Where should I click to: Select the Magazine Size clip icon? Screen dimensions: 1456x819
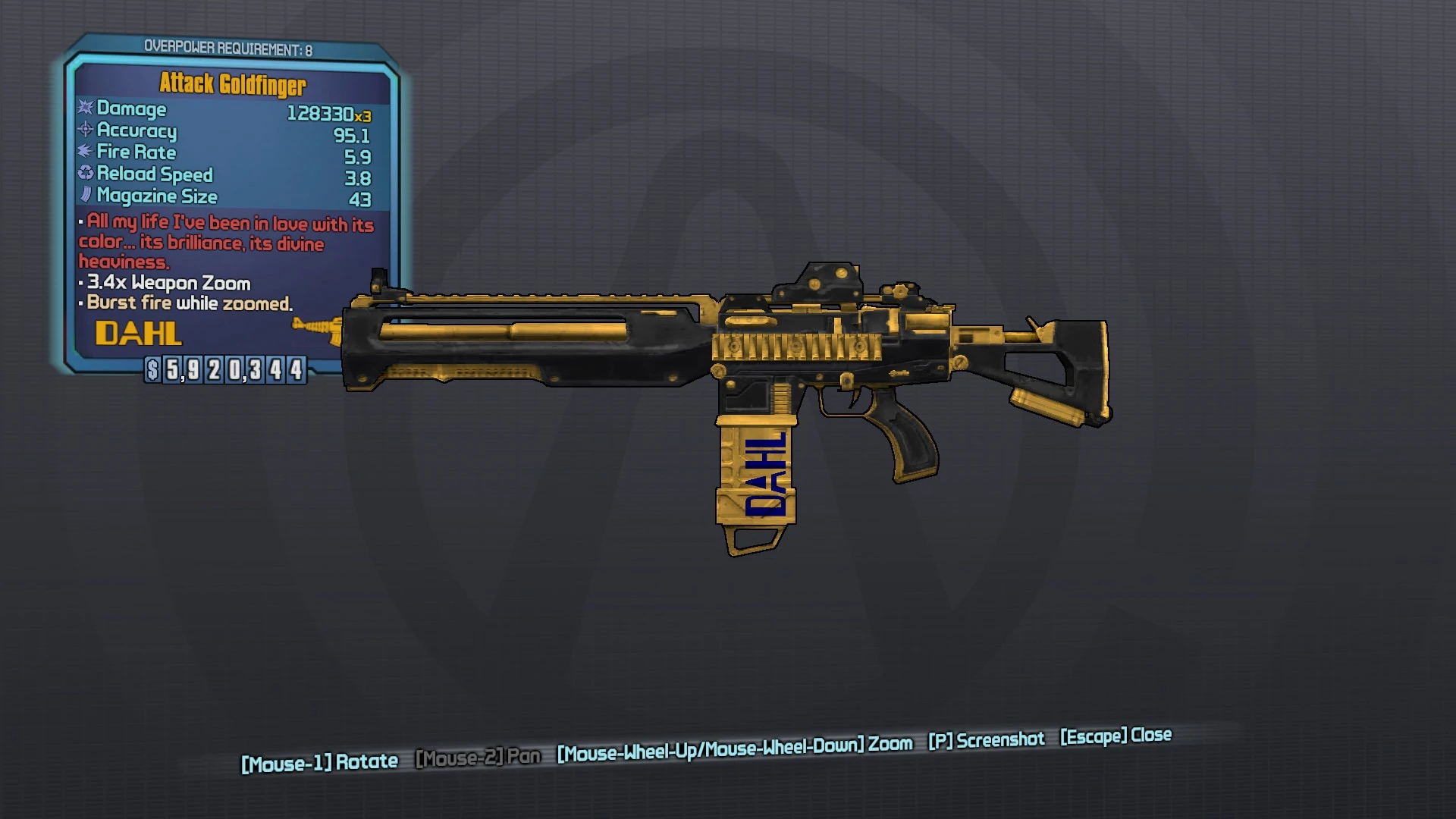tap(85, 196)
